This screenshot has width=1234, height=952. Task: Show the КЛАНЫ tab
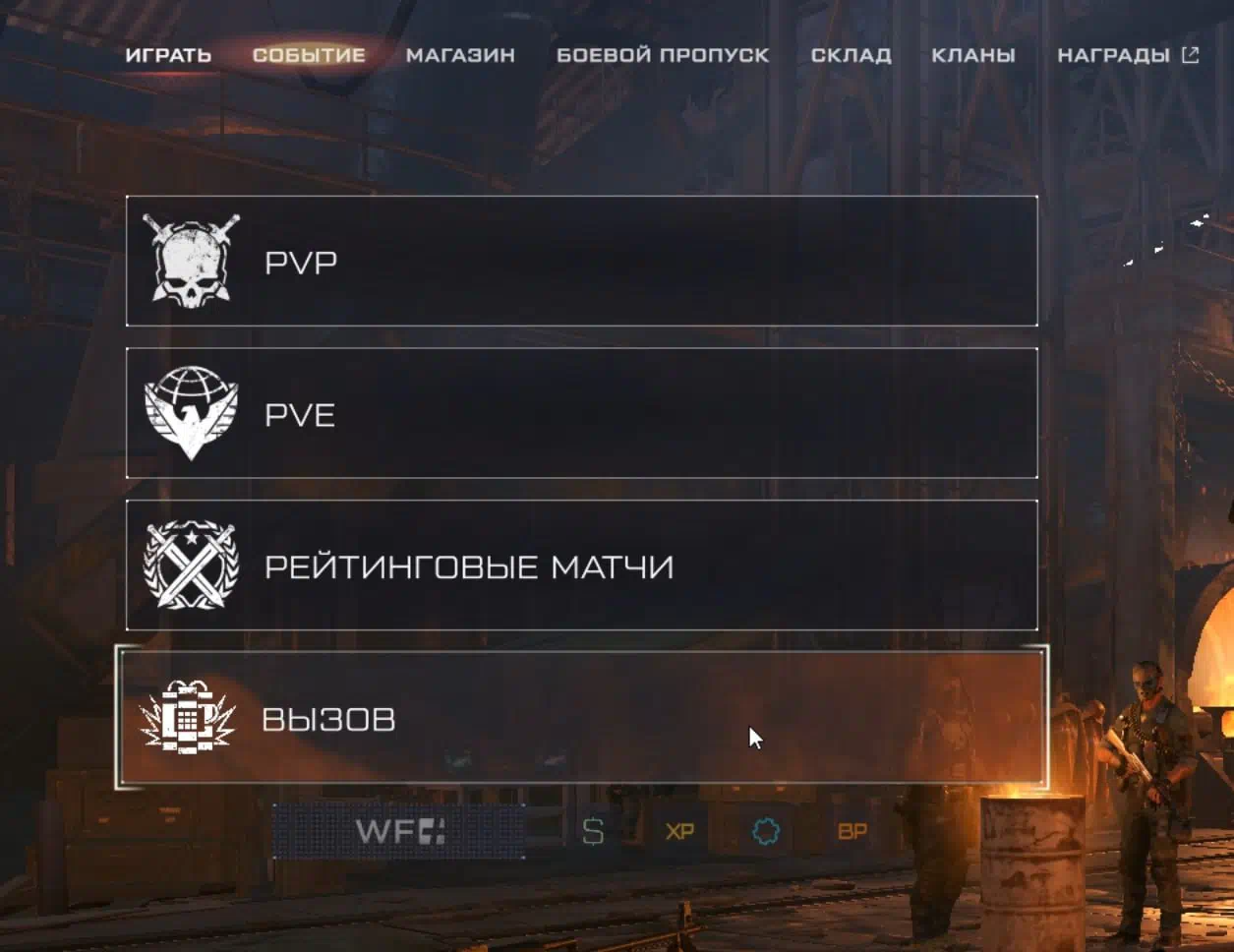click(x=973, y=55)
